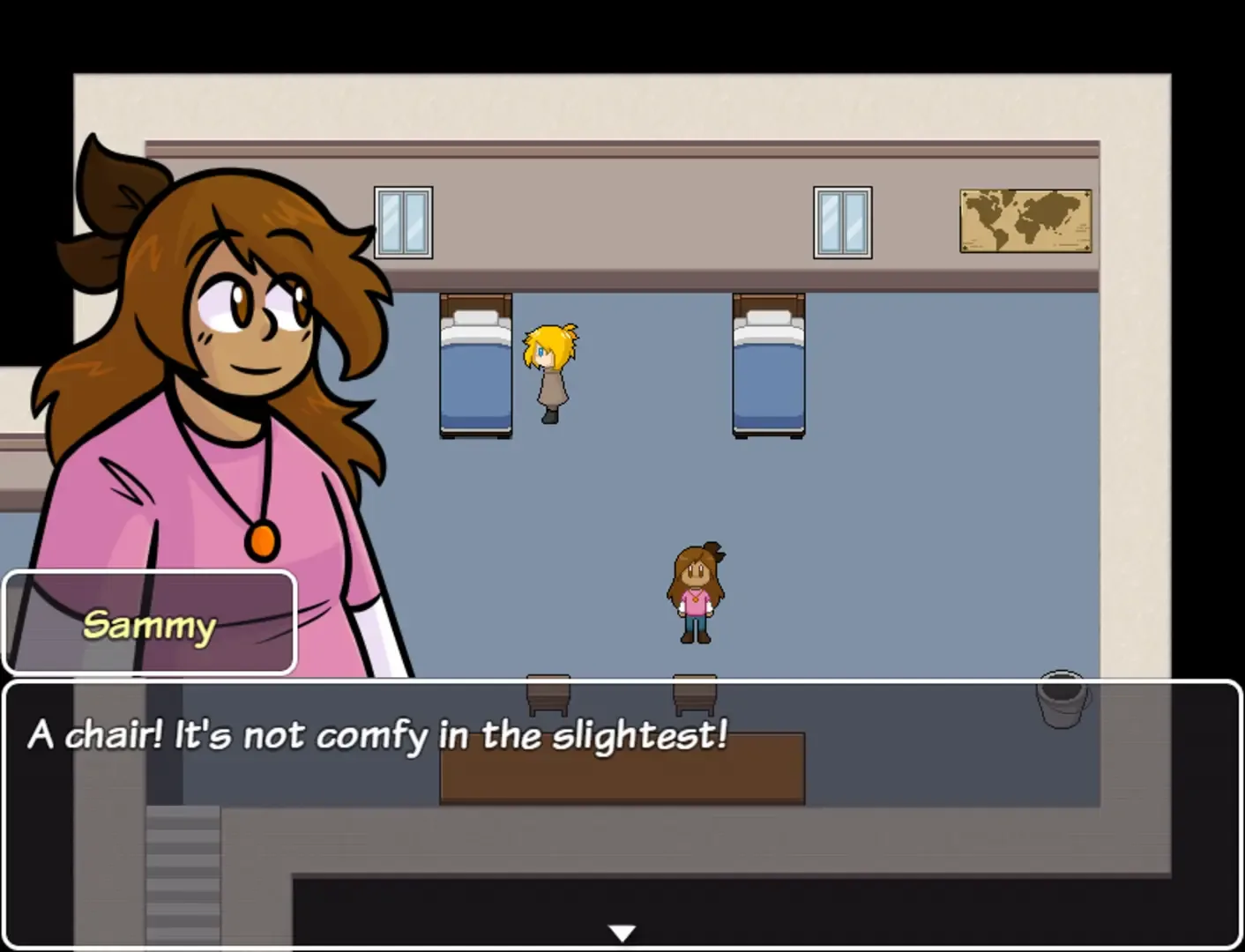Click the continue arrow below the dialogue box

click(622, 931)
